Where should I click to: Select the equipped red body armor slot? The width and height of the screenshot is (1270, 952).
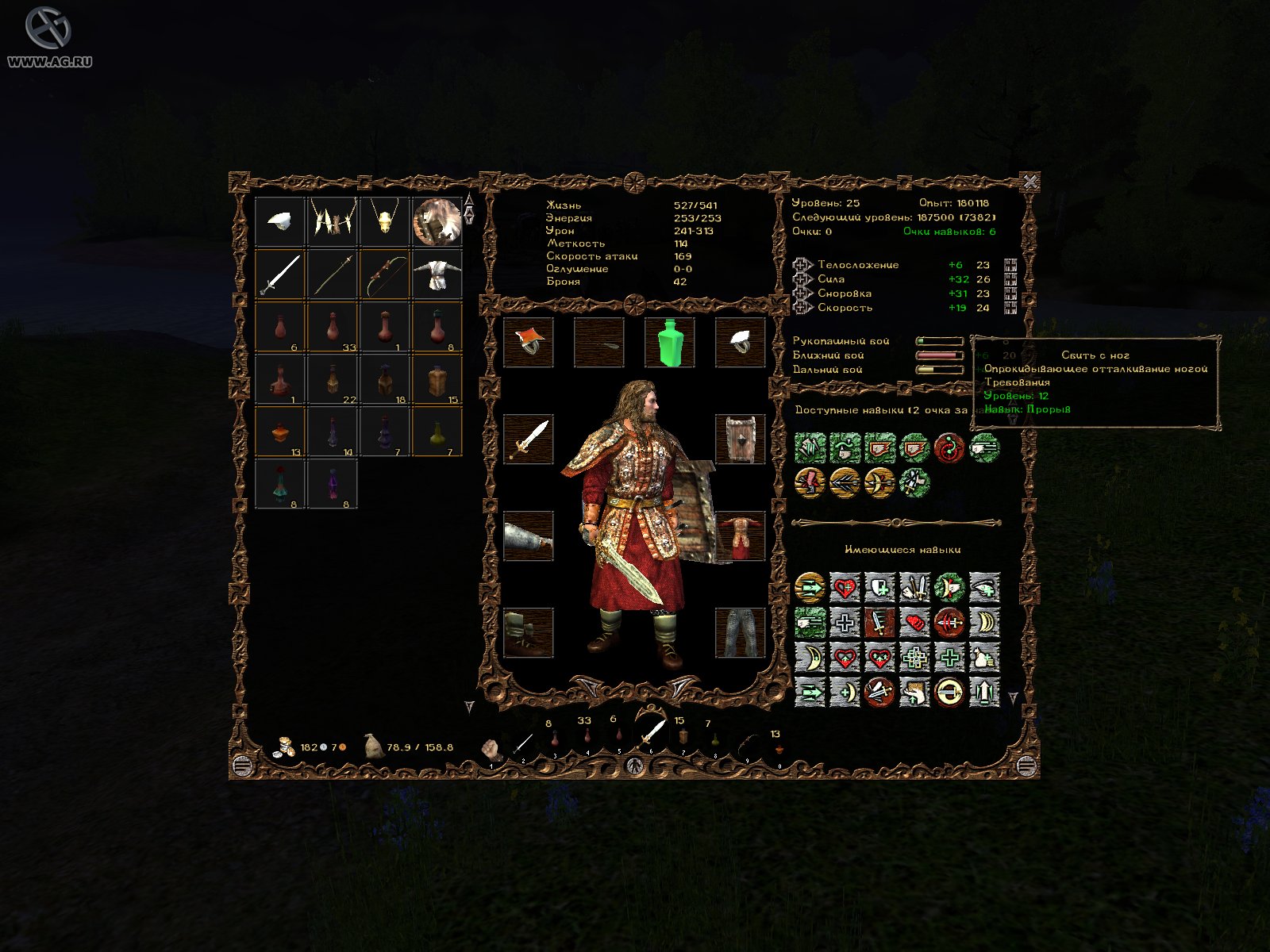click(740, 535)
